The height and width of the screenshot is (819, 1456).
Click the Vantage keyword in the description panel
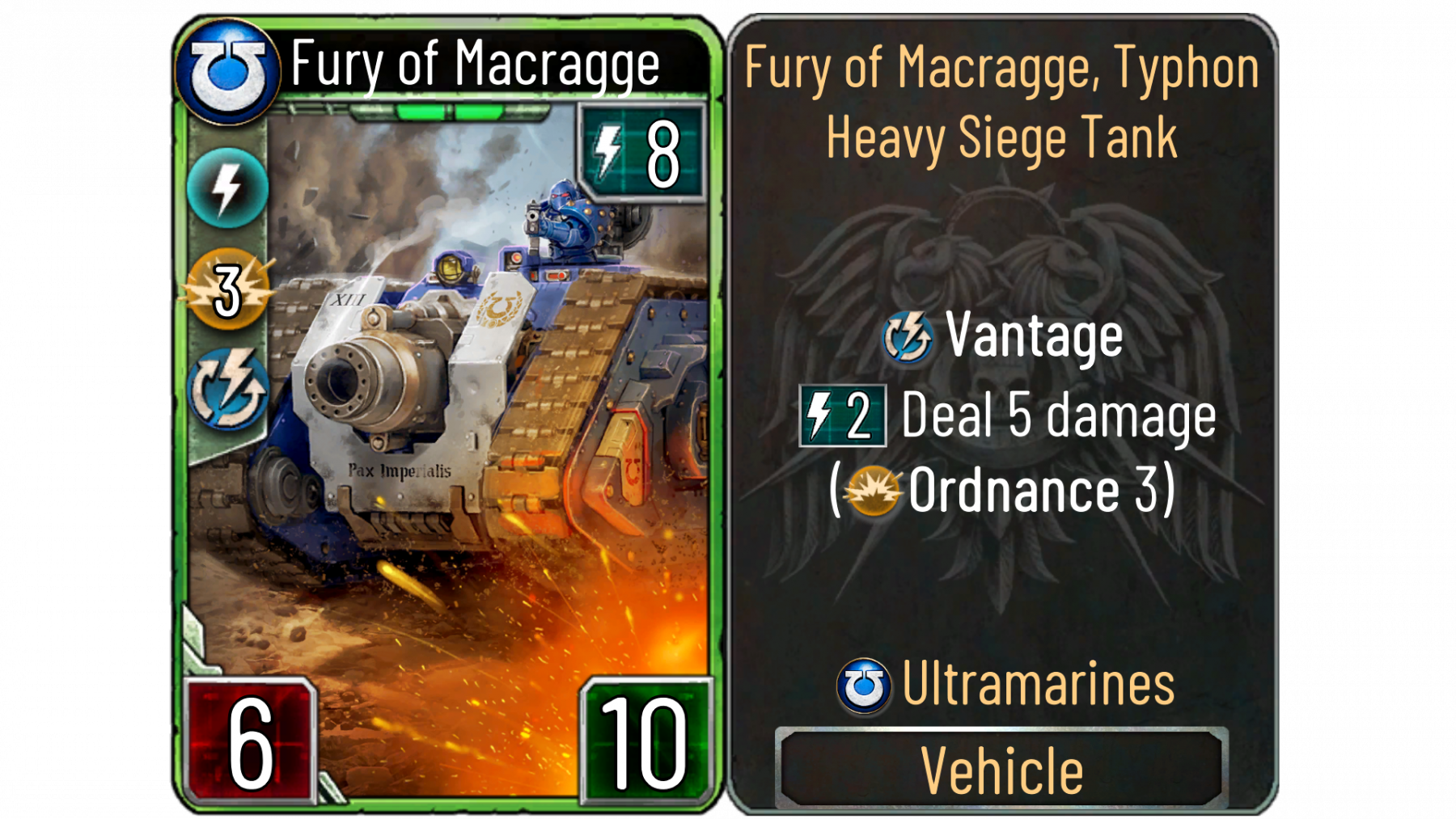pos(1033,336)
